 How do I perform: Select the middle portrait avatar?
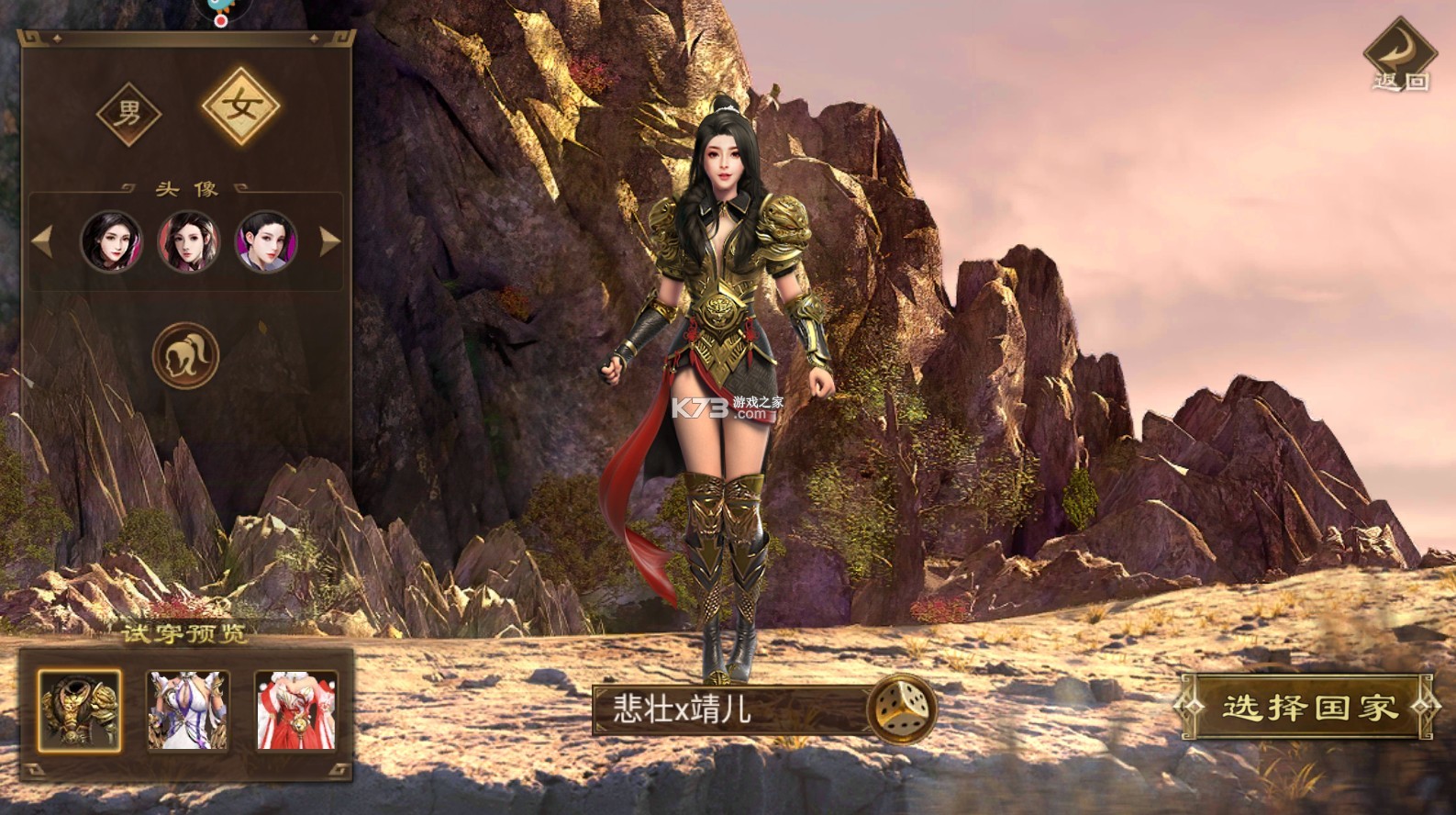tap(189, 241)
